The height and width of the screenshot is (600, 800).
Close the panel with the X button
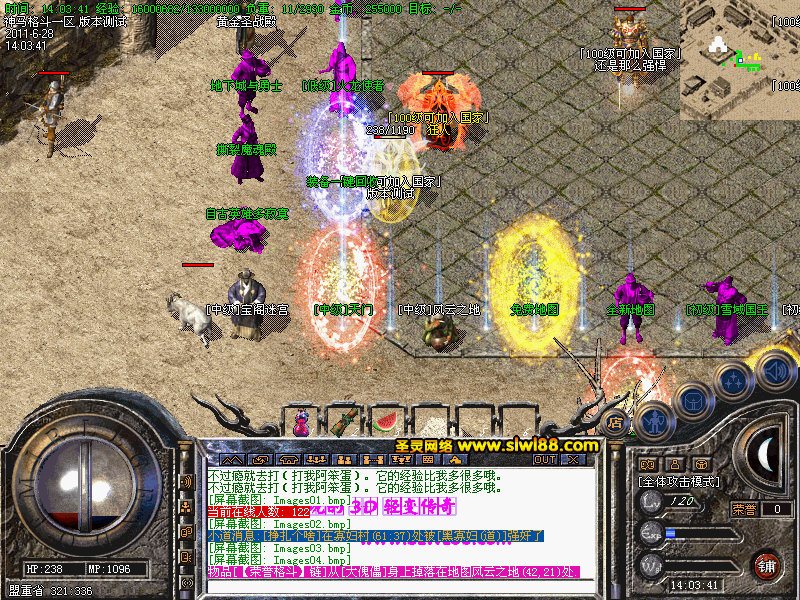pos(573,460)
